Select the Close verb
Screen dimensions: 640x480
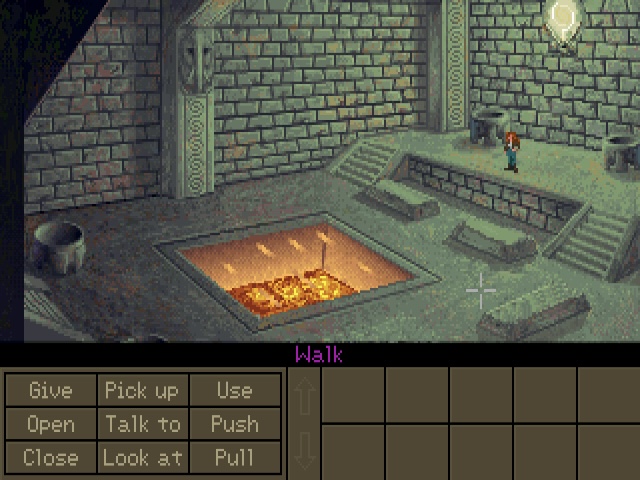tap(50, 457)
